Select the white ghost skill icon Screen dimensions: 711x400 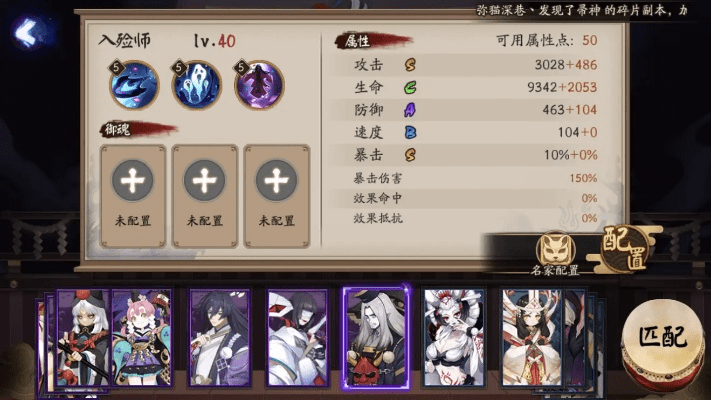198,86
